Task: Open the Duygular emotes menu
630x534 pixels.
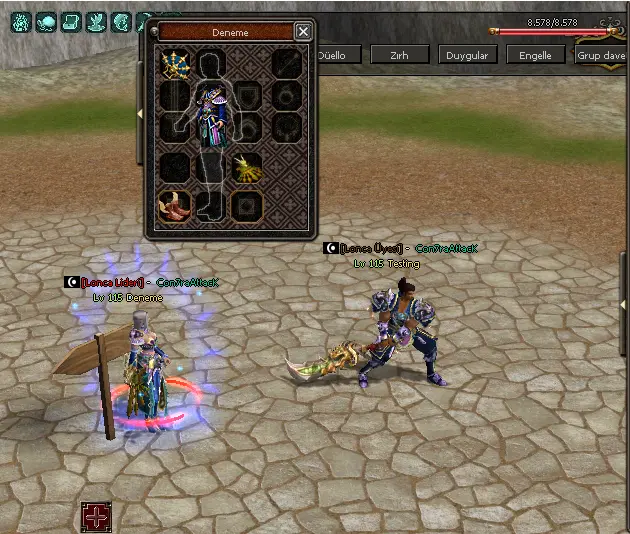Action: tap(468, 55)
